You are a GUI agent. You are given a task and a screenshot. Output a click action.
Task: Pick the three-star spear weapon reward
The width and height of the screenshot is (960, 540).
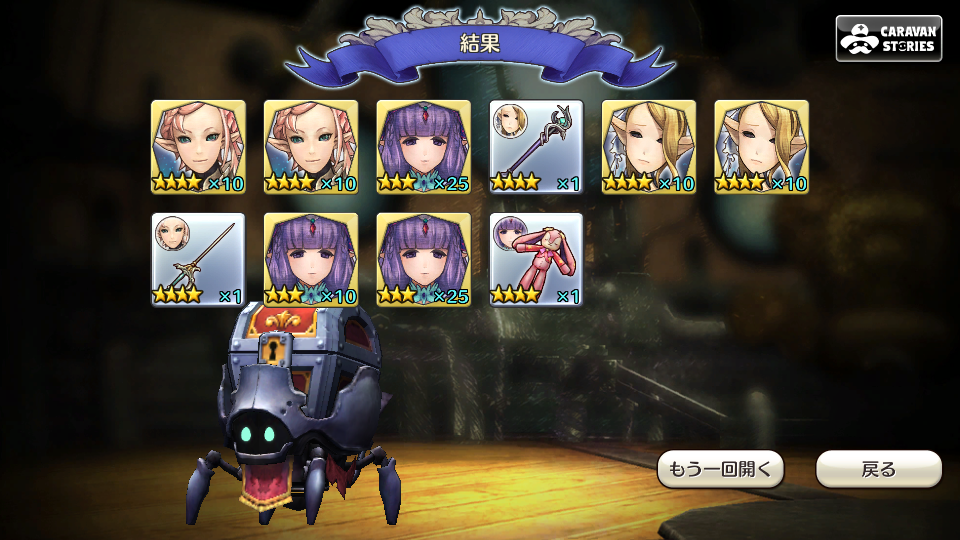coord(198,260)
